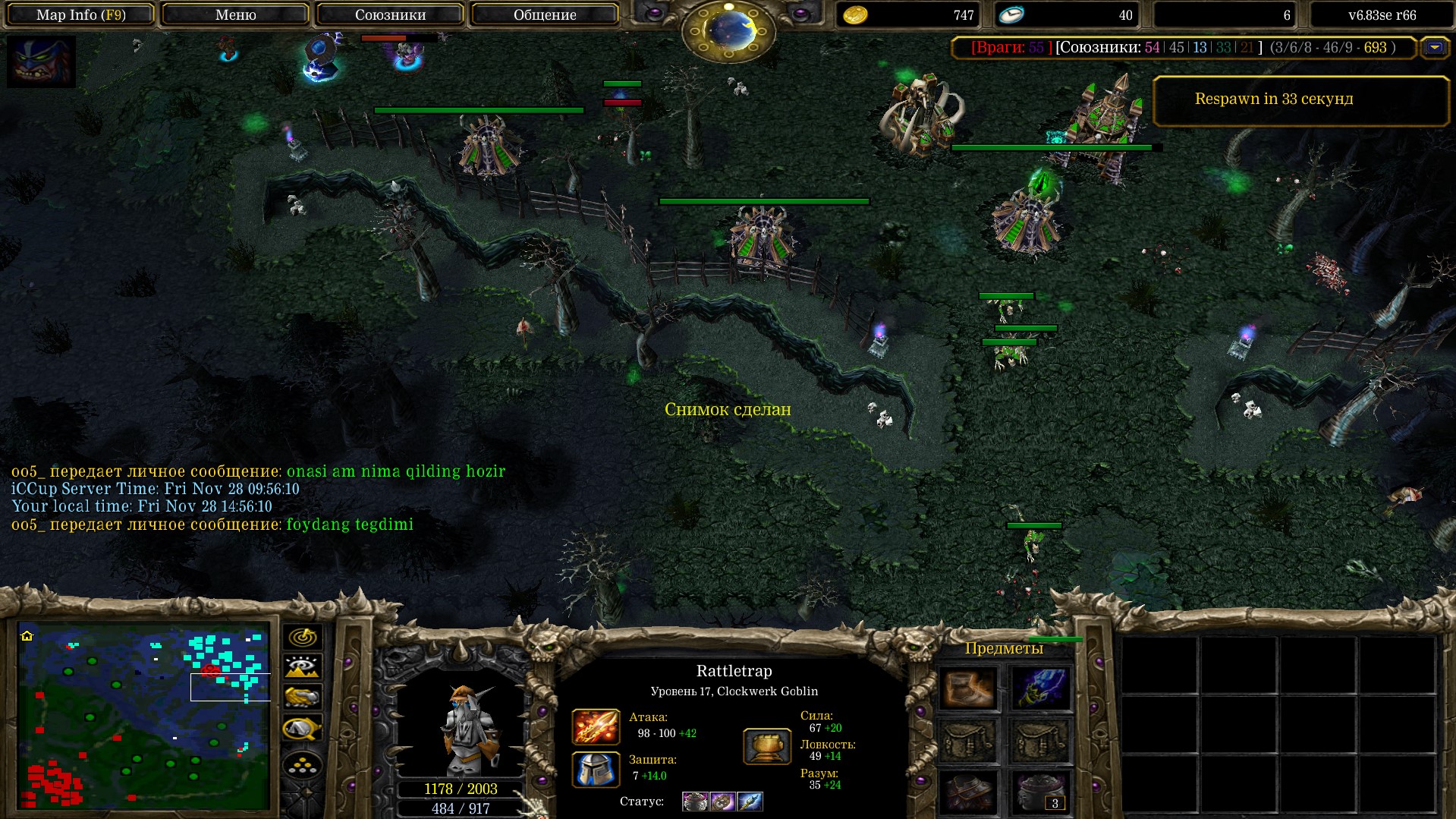This screenshot has height=819, width=1456.
Task: Select the blue lightning scepter item slot
Action: coord(1040,688)
